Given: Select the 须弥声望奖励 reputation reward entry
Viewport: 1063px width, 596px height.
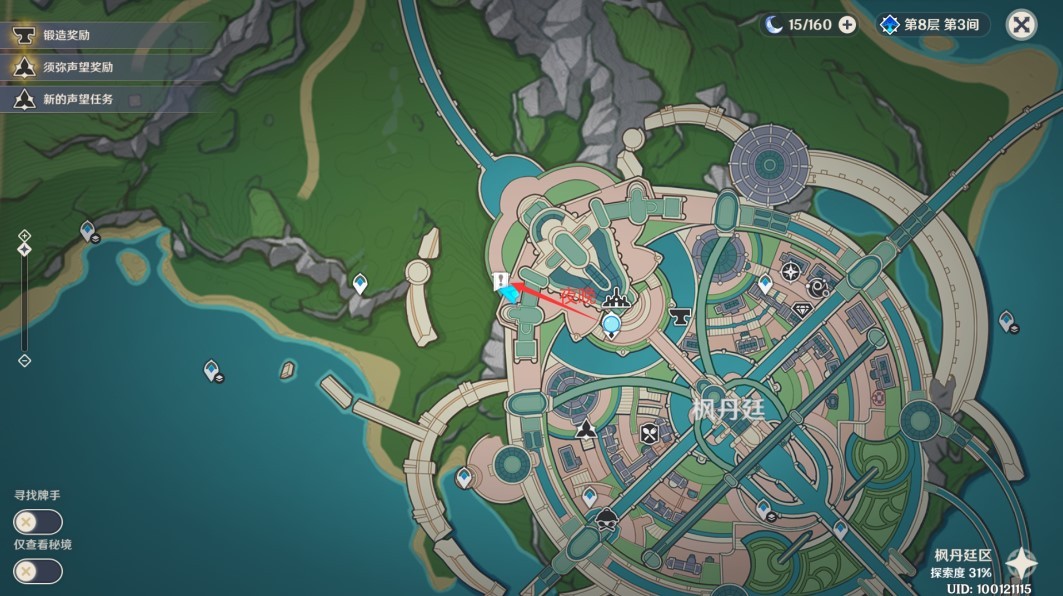Looking at the screenshot, I should coord(77,68).
